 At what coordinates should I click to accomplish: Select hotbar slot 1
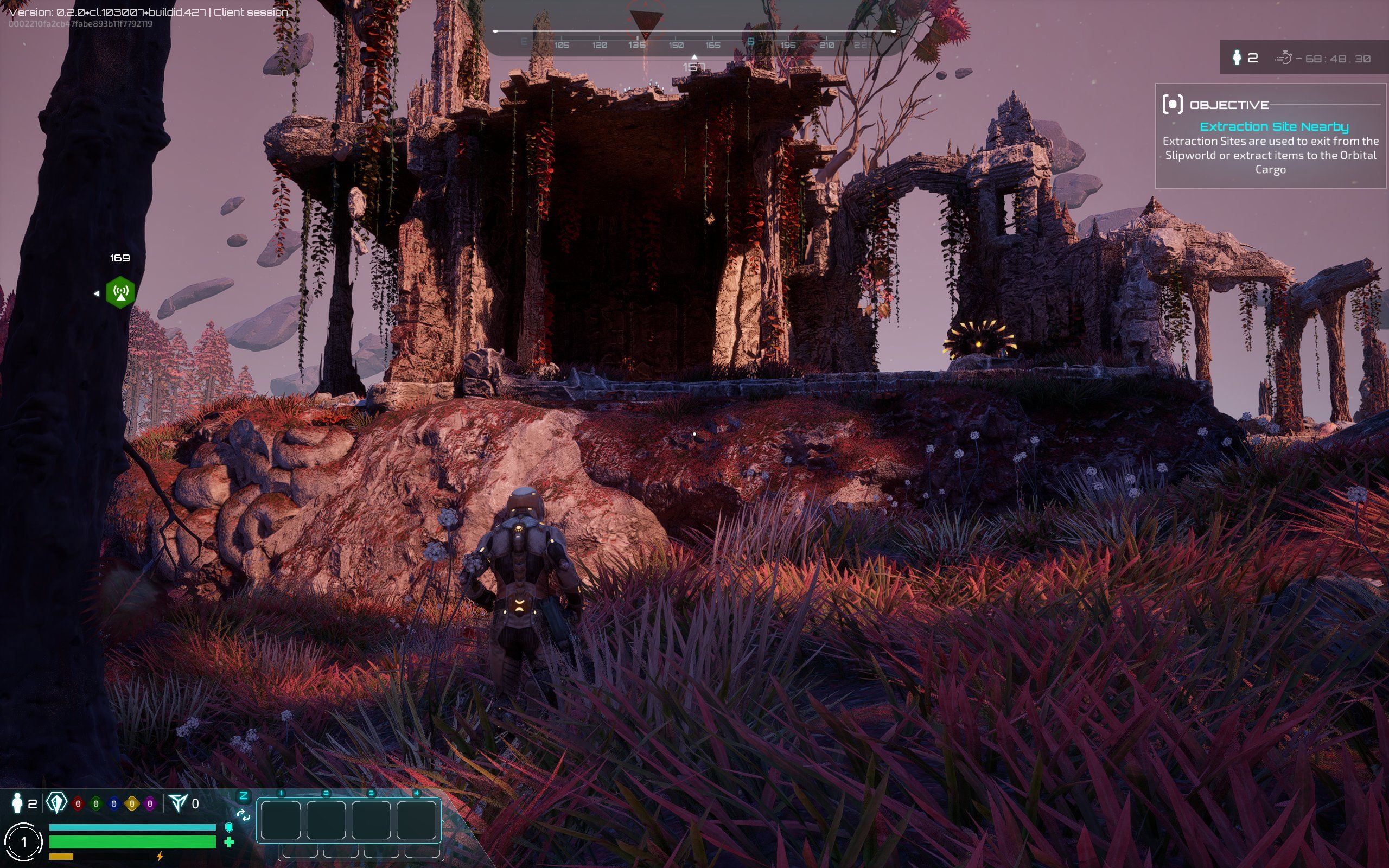click(x=281, y=822)
